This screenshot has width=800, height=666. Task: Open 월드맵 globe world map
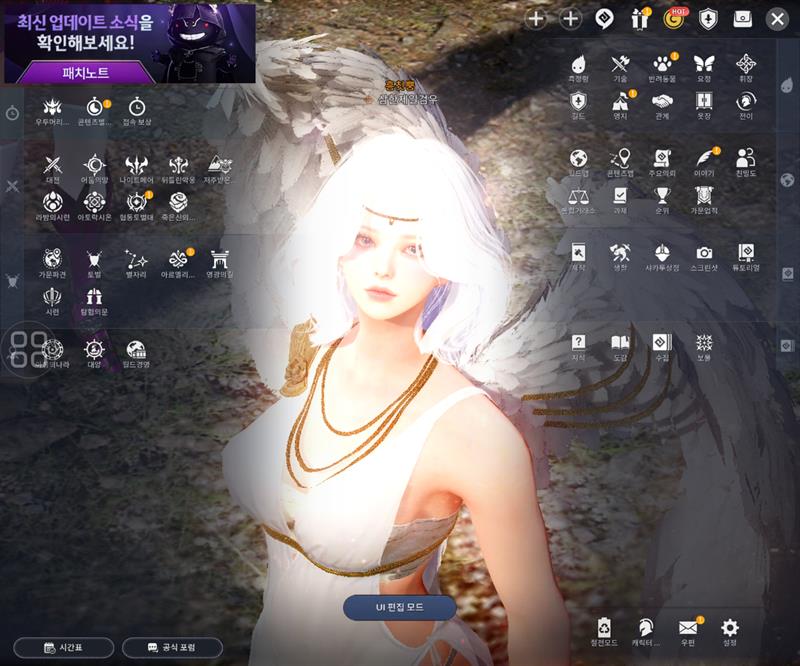click(578, 161)
